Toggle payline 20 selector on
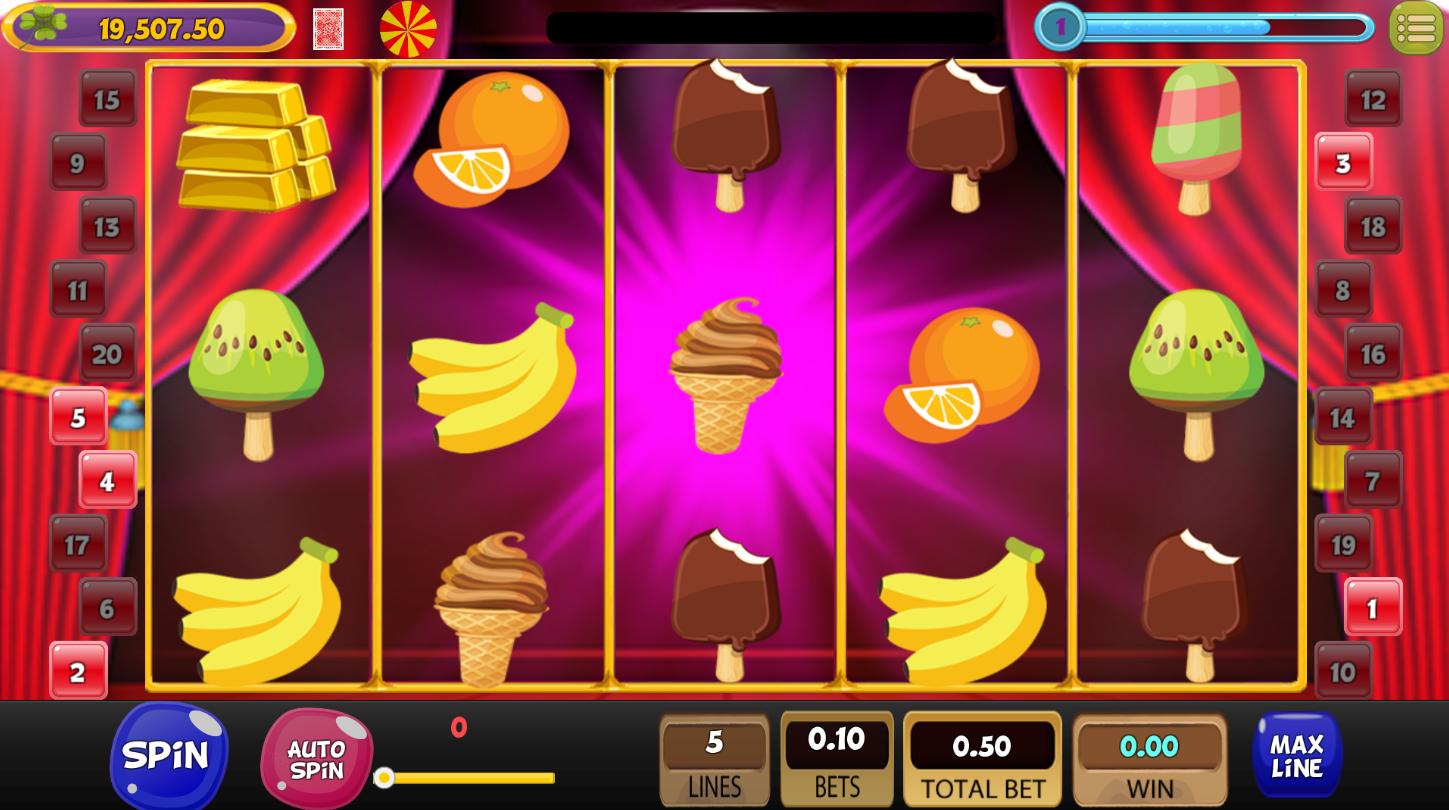 (x=108, y=353)
